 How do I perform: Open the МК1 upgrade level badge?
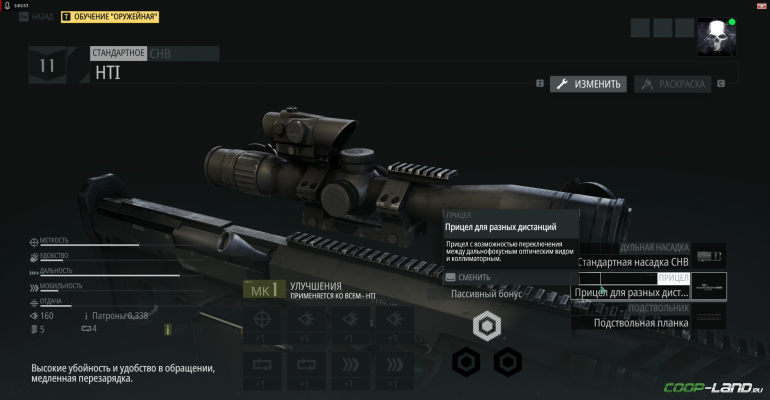tap(261, 291)
